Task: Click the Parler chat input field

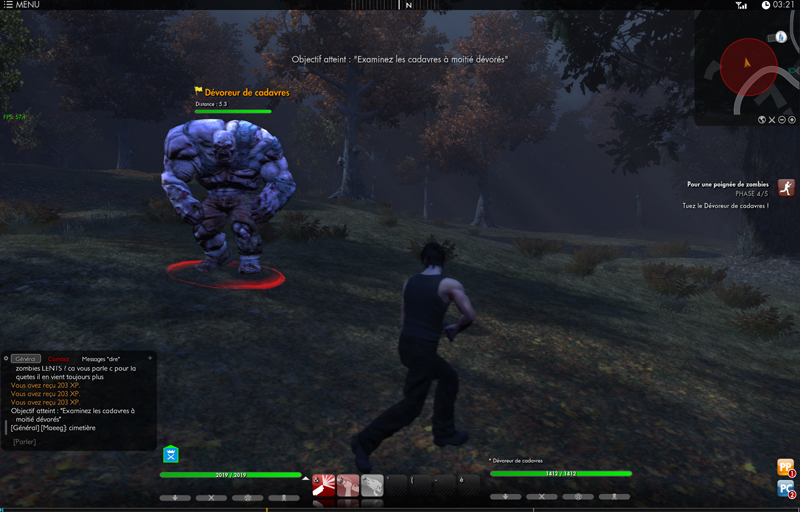Action: click(x=26, y=442)
